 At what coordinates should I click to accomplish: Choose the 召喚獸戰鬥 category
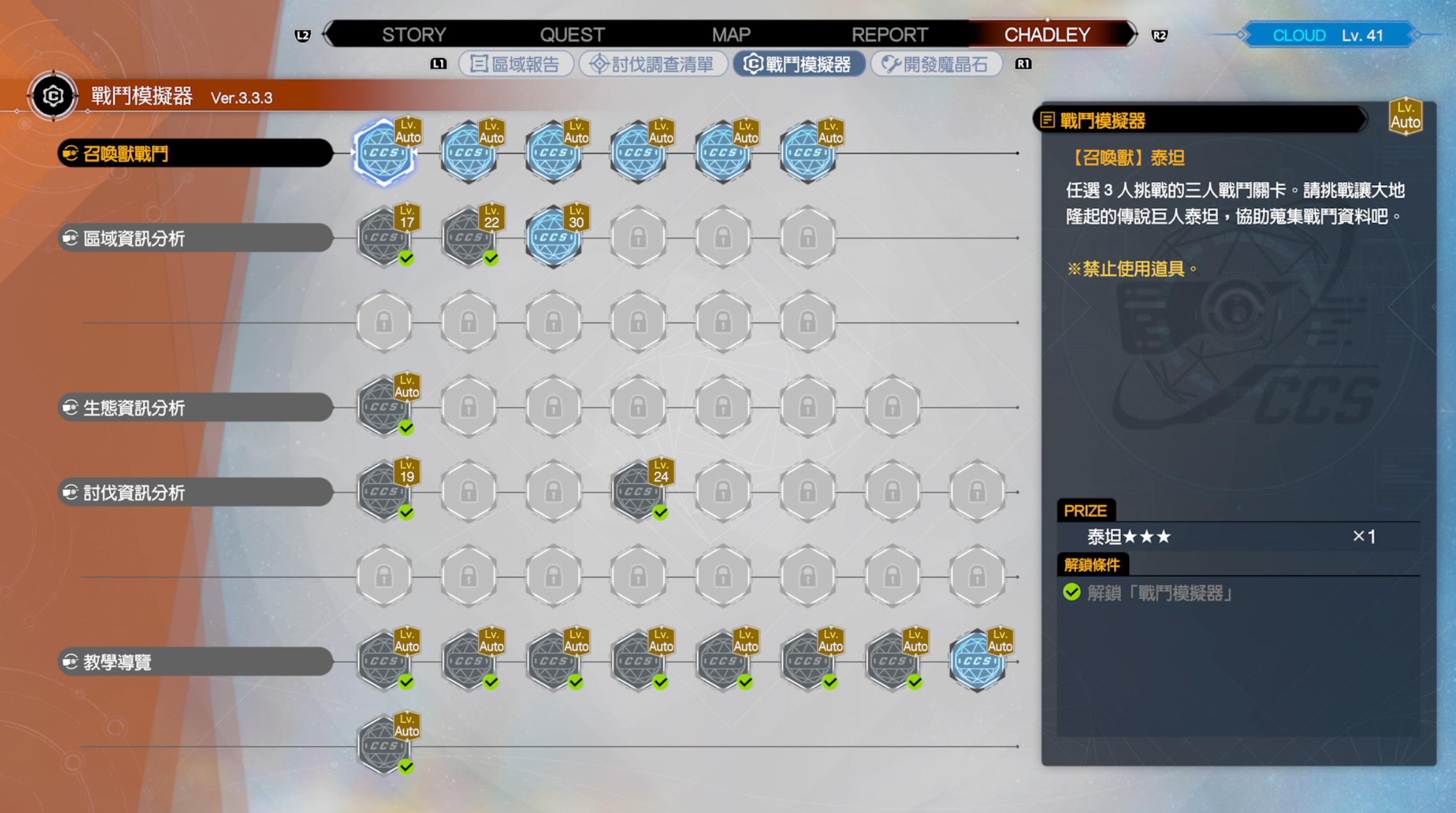195,153
